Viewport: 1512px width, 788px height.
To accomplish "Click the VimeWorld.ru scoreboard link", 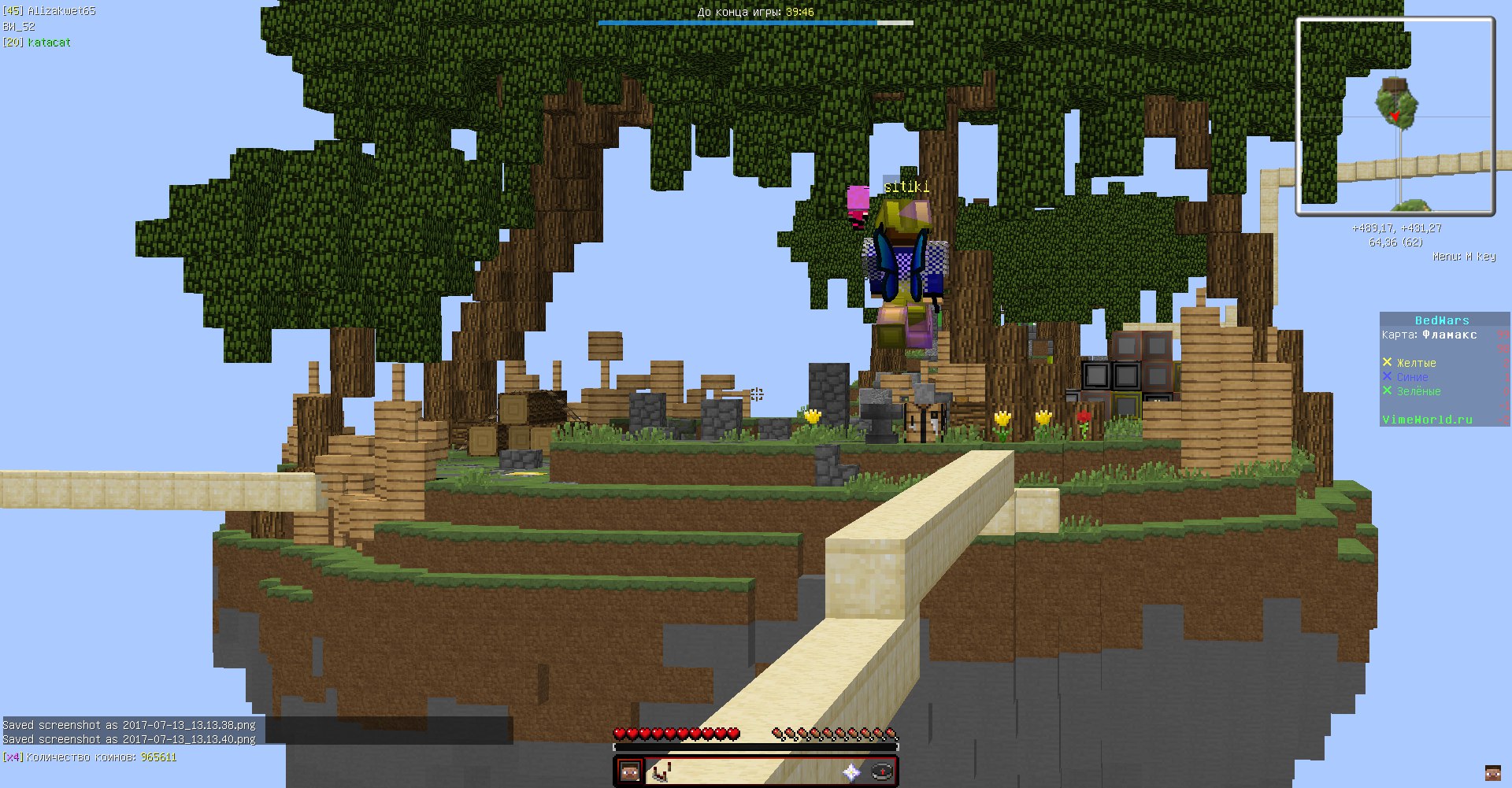I will coord(1427,420).
